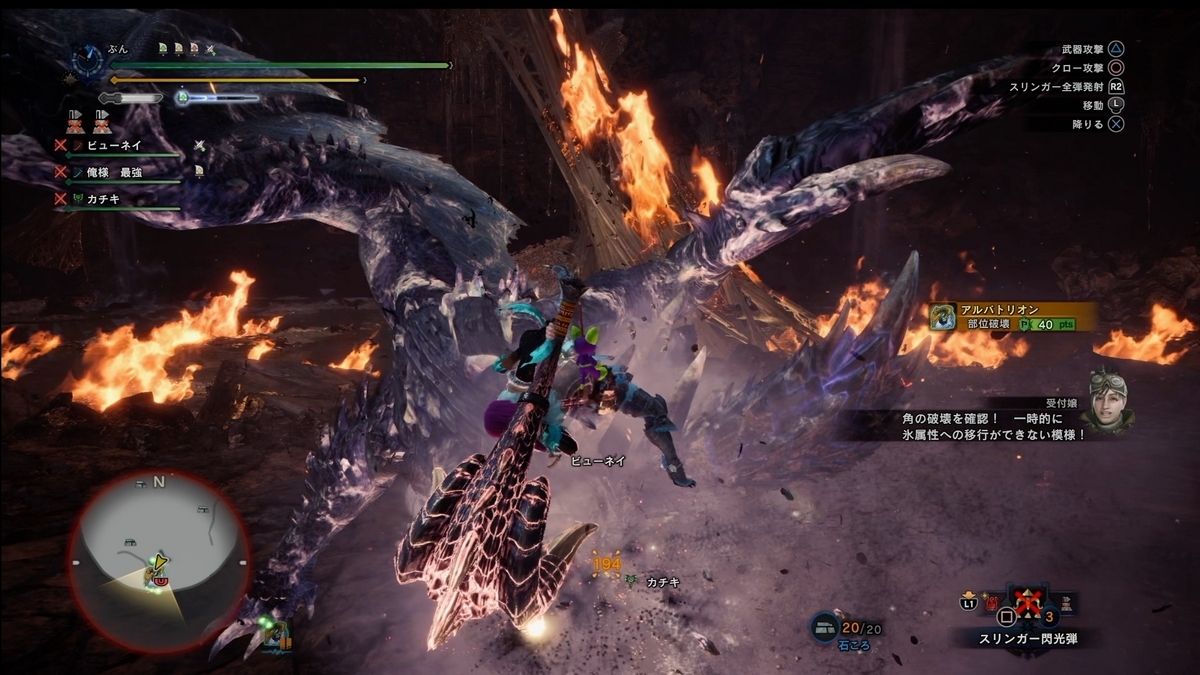Select the red item left of the flash pod
1200x675 pixels.
click(x=991, y=604)
